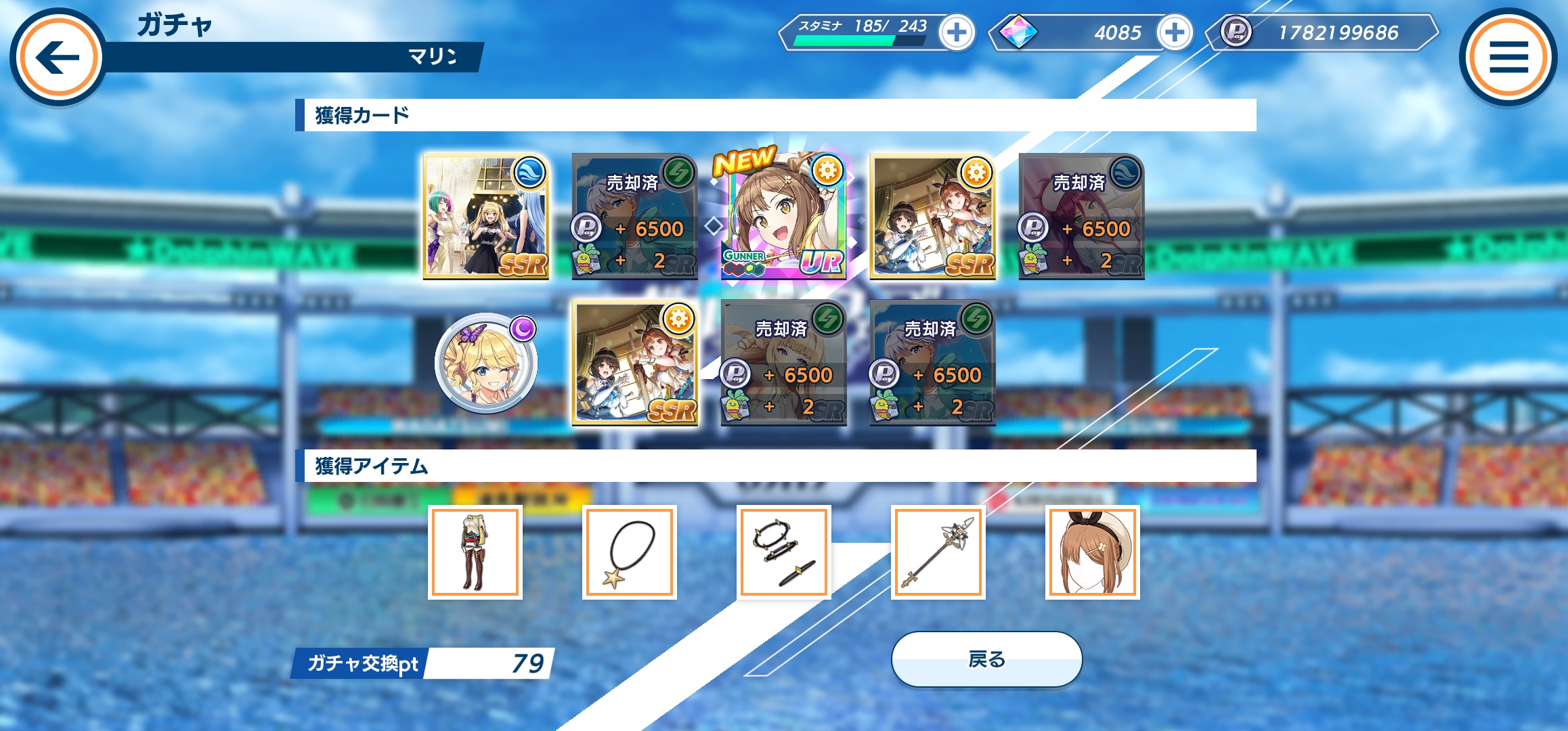Add stamina with the plus button

pyautogui.click(x=957, y=32)
